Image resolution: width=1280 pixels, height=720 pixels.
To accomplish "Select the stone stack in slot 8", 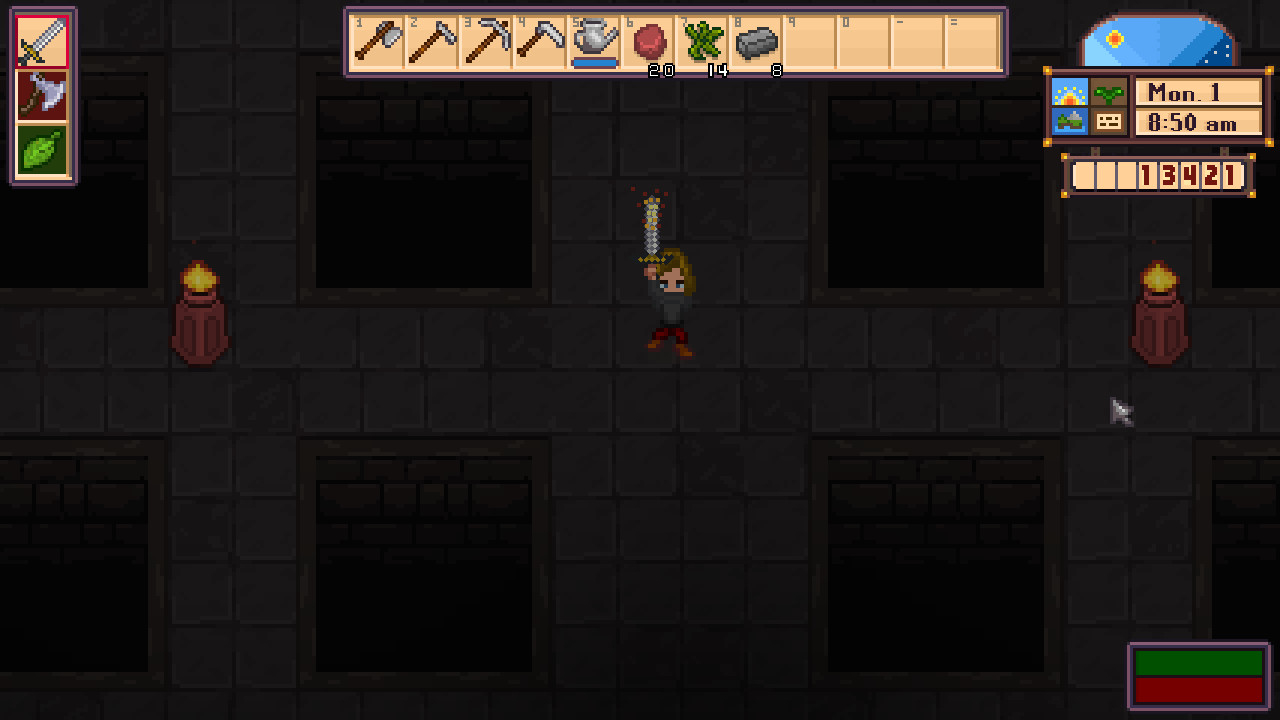I will [x=756, y=40].
